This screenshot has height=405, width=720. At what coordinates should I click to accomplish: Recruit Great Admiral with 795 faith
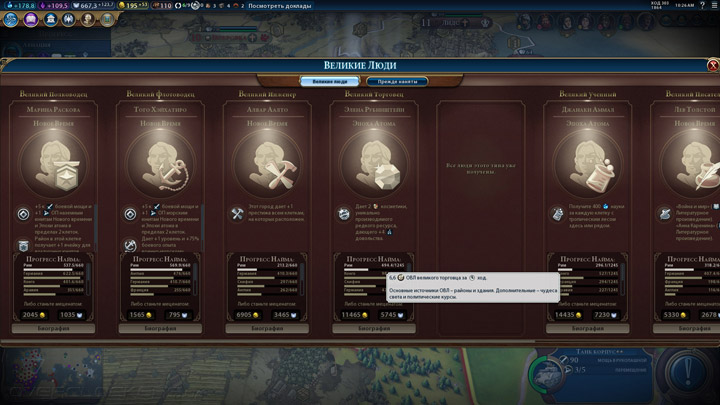coord(176,314)
